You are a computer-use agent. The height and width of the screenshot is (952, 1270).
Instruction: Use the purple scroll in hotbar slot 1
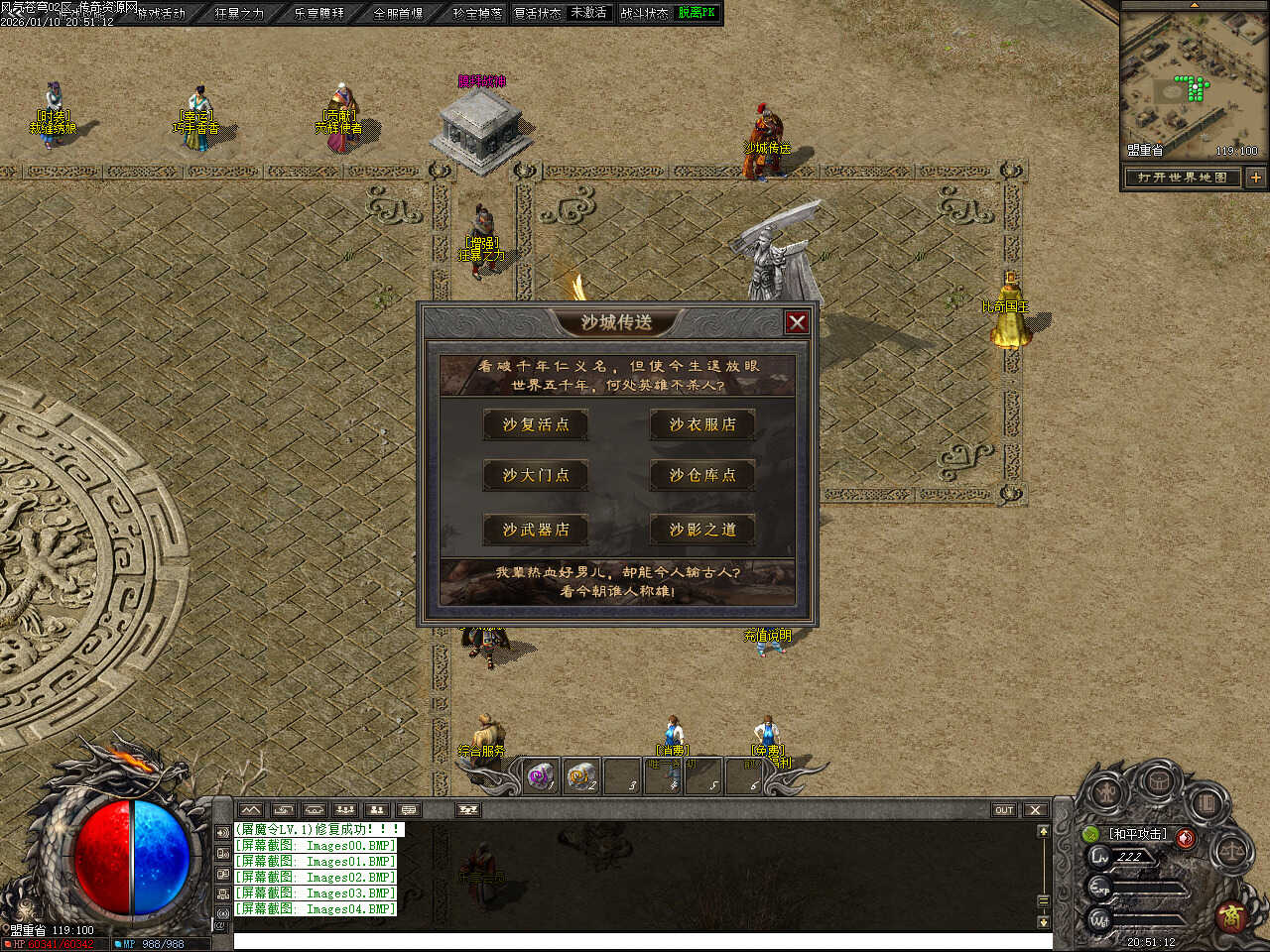[540, 776]
